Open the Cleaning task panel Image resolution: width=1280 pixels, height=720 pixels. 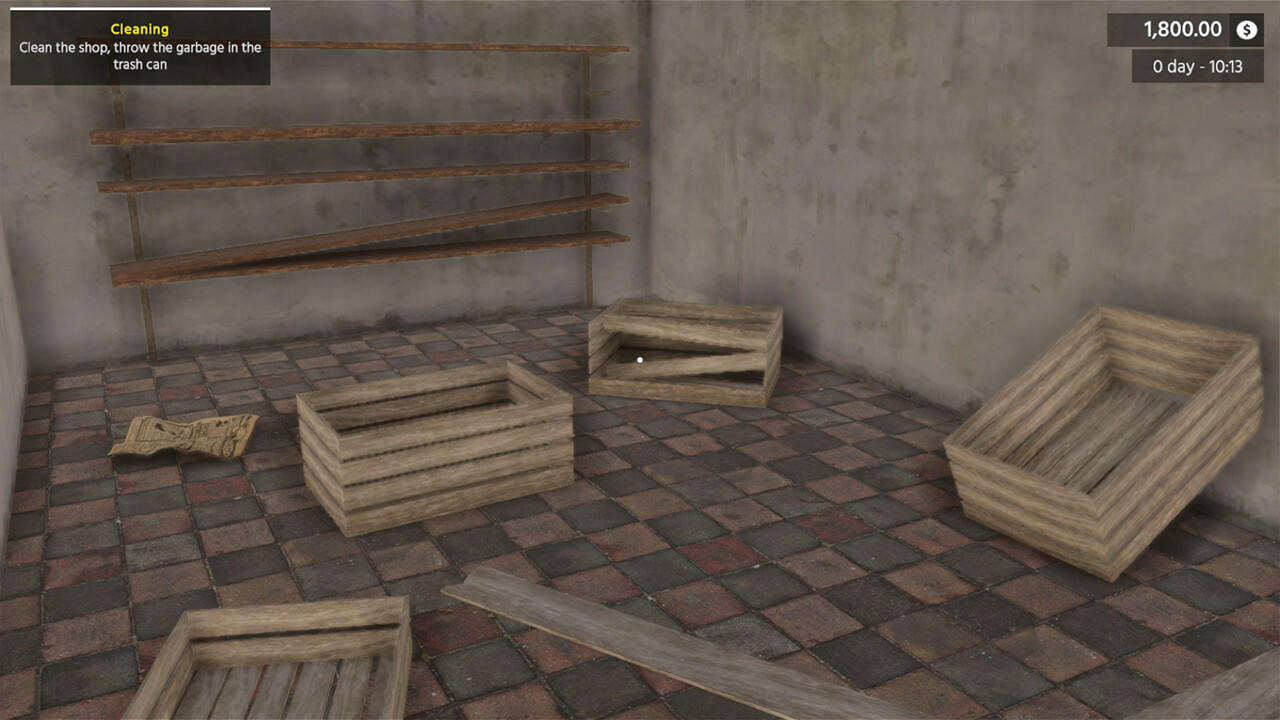tap(138, 47)
